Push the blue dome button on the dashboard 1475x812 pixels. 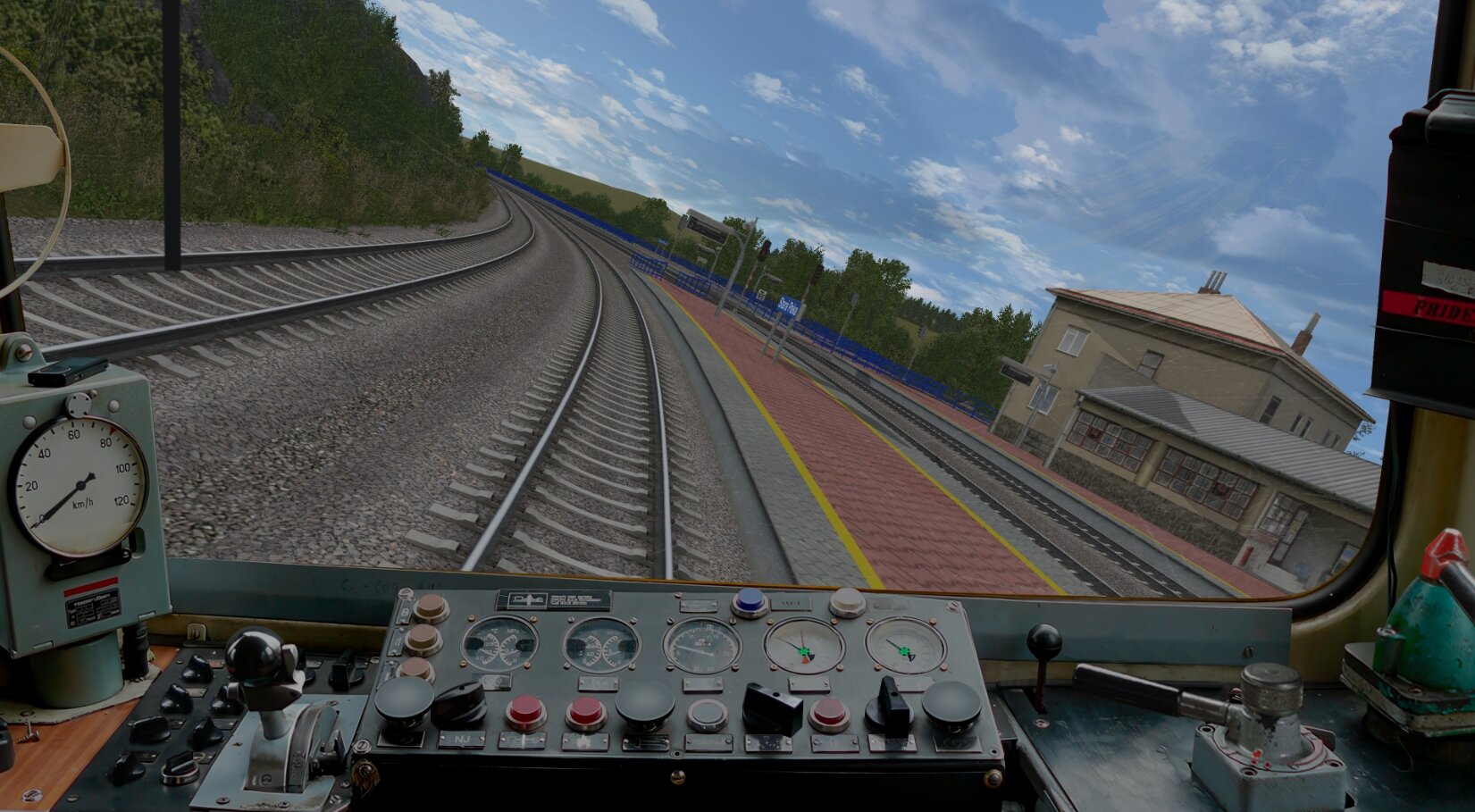pos(750,601)
